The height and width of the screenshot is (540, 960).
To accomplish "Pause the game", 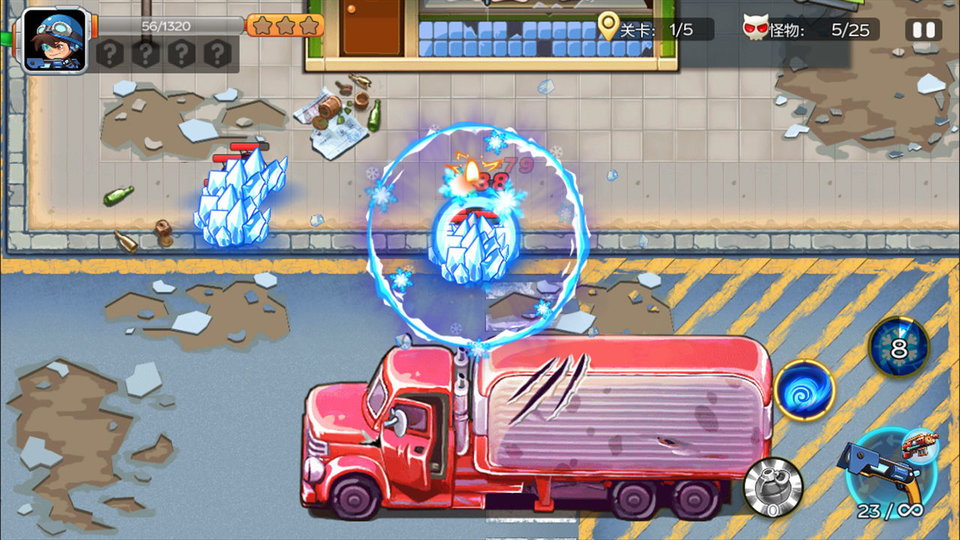I will [x=923, y=29].
